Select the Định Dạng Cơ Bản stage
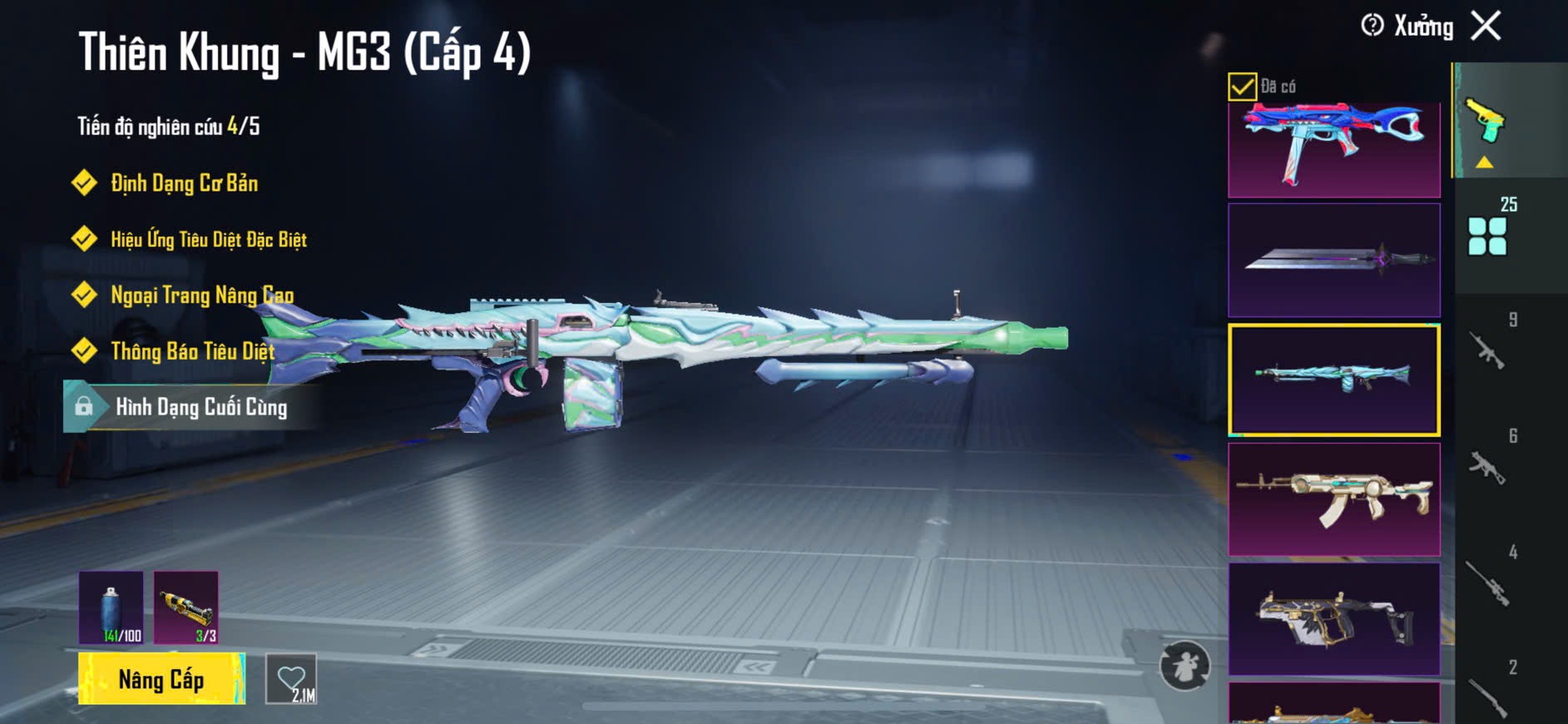This screenshot has width=1568, height=724. tap(184, 183)
